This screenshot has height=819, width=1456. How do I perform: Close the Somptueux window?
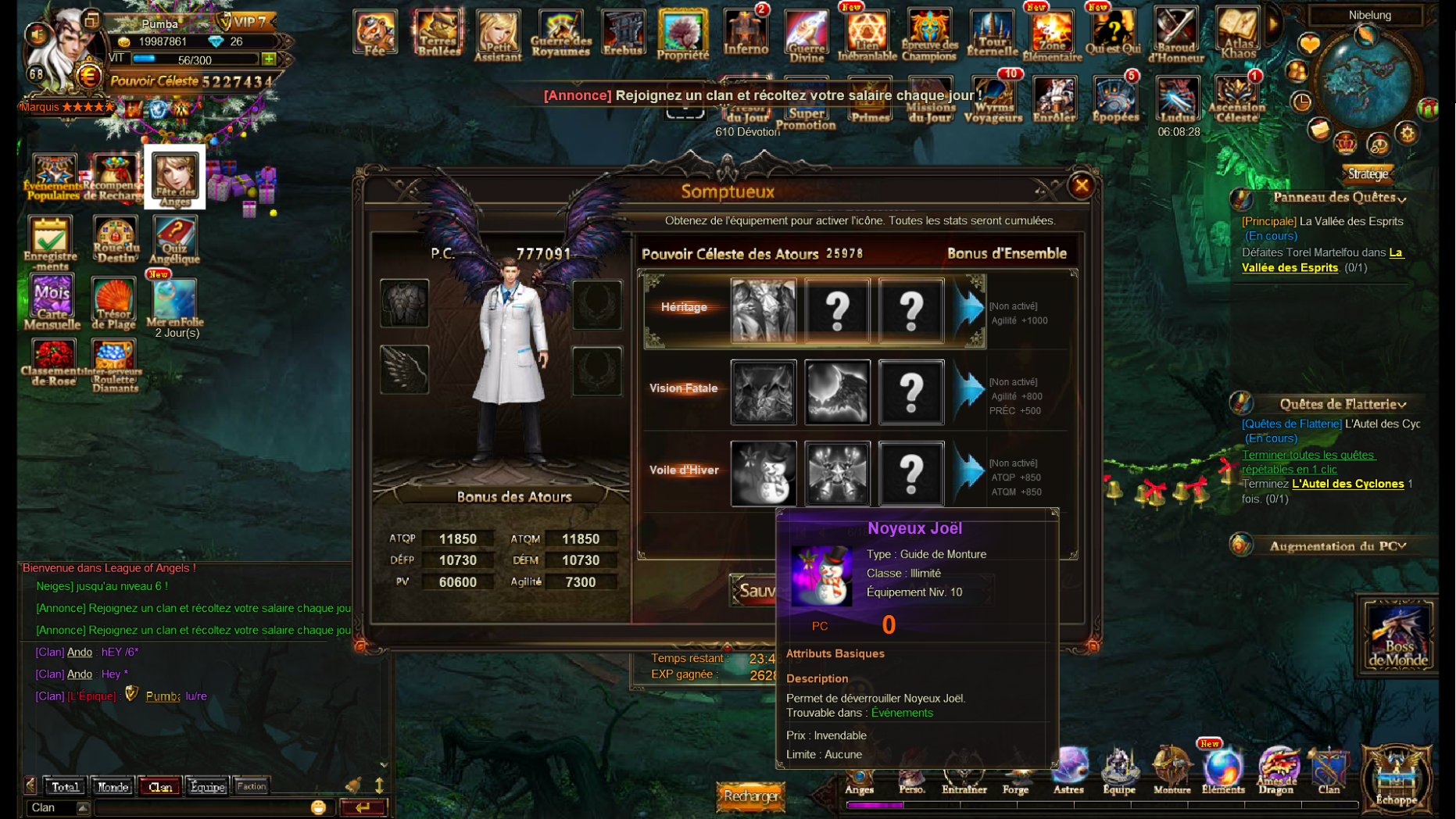[x=1081, y=186]
